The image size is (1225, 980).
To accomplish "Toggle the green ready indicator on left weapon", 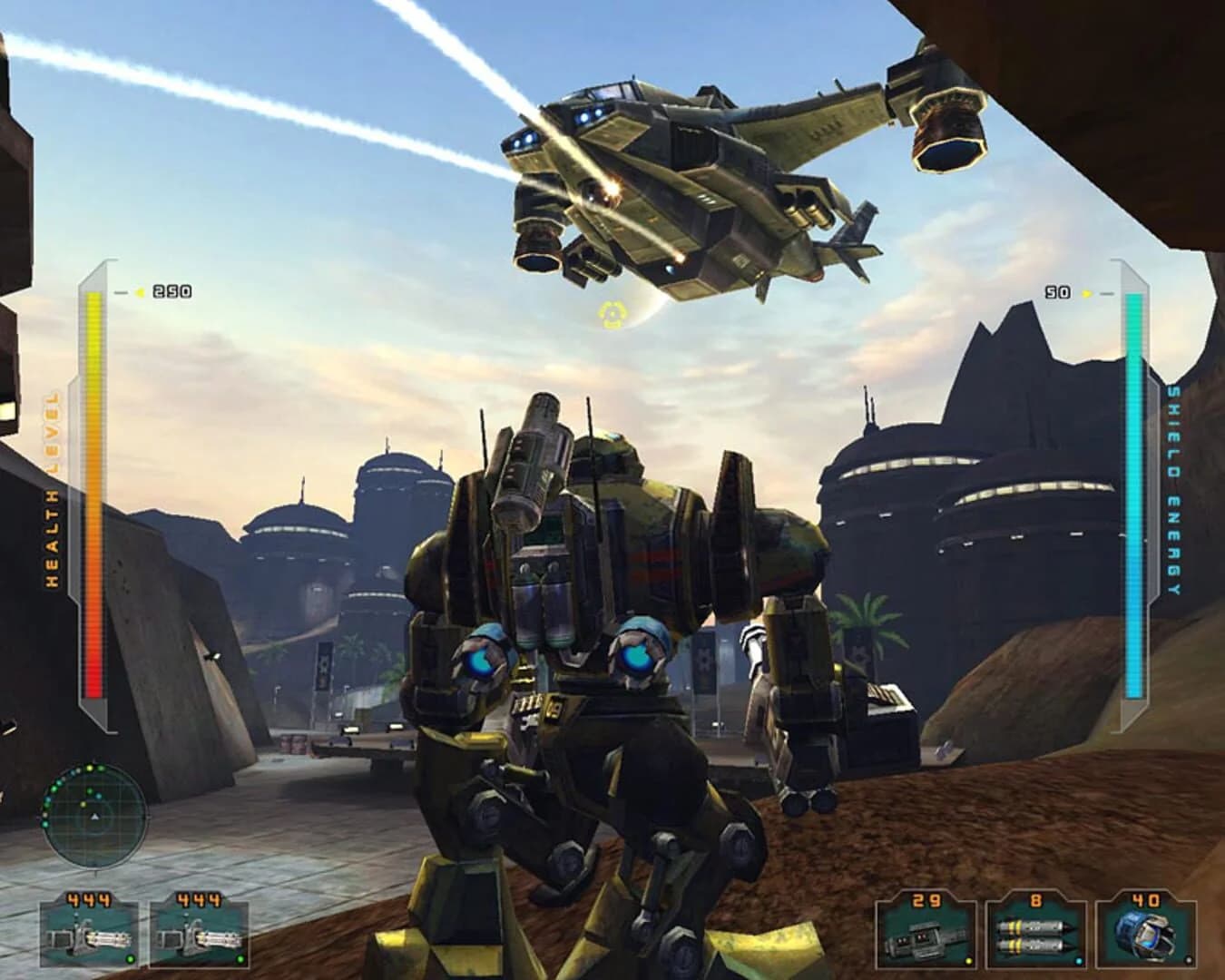I will 131,959.
